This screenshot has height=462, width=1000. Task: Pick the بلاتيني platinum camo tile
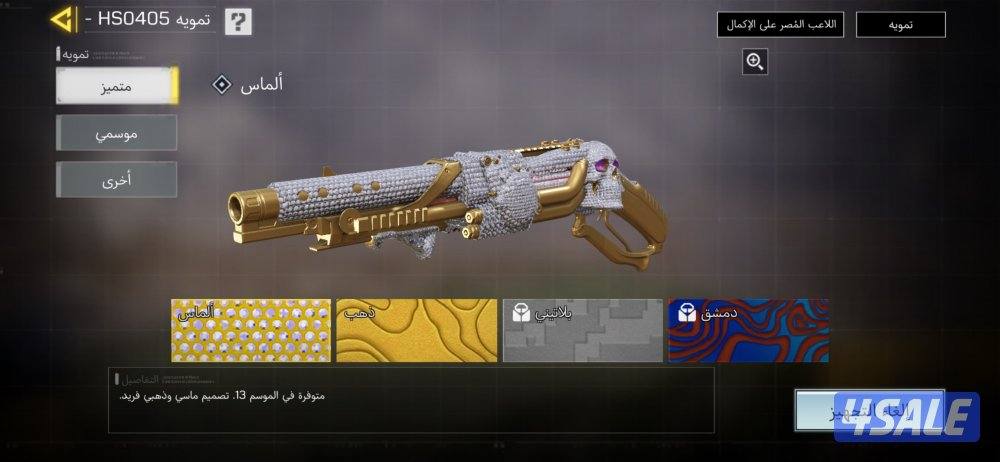click(x=582, y=330)
